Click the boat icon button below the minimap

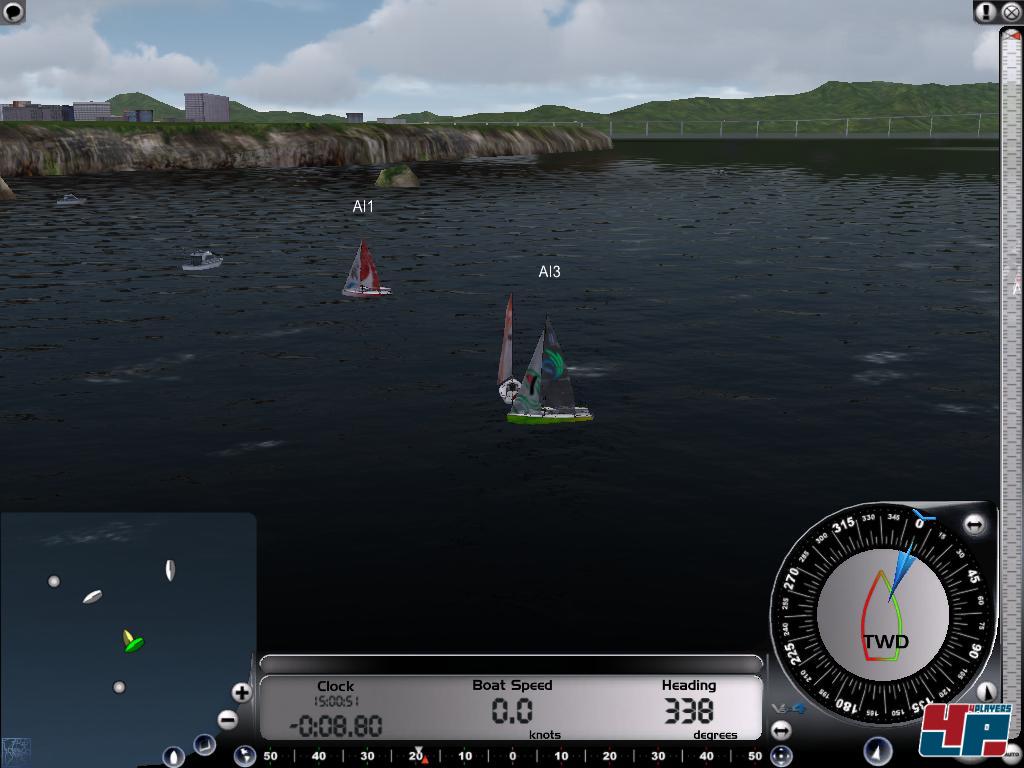[x=173, y=757]
